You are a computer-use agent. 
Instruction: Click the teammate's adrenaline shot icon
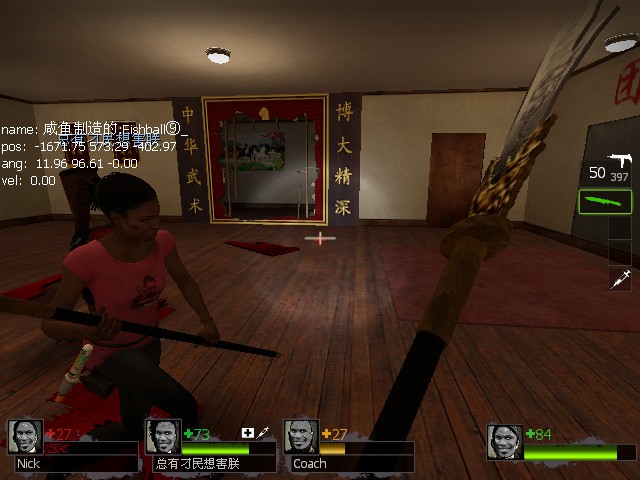coord(264,433)
